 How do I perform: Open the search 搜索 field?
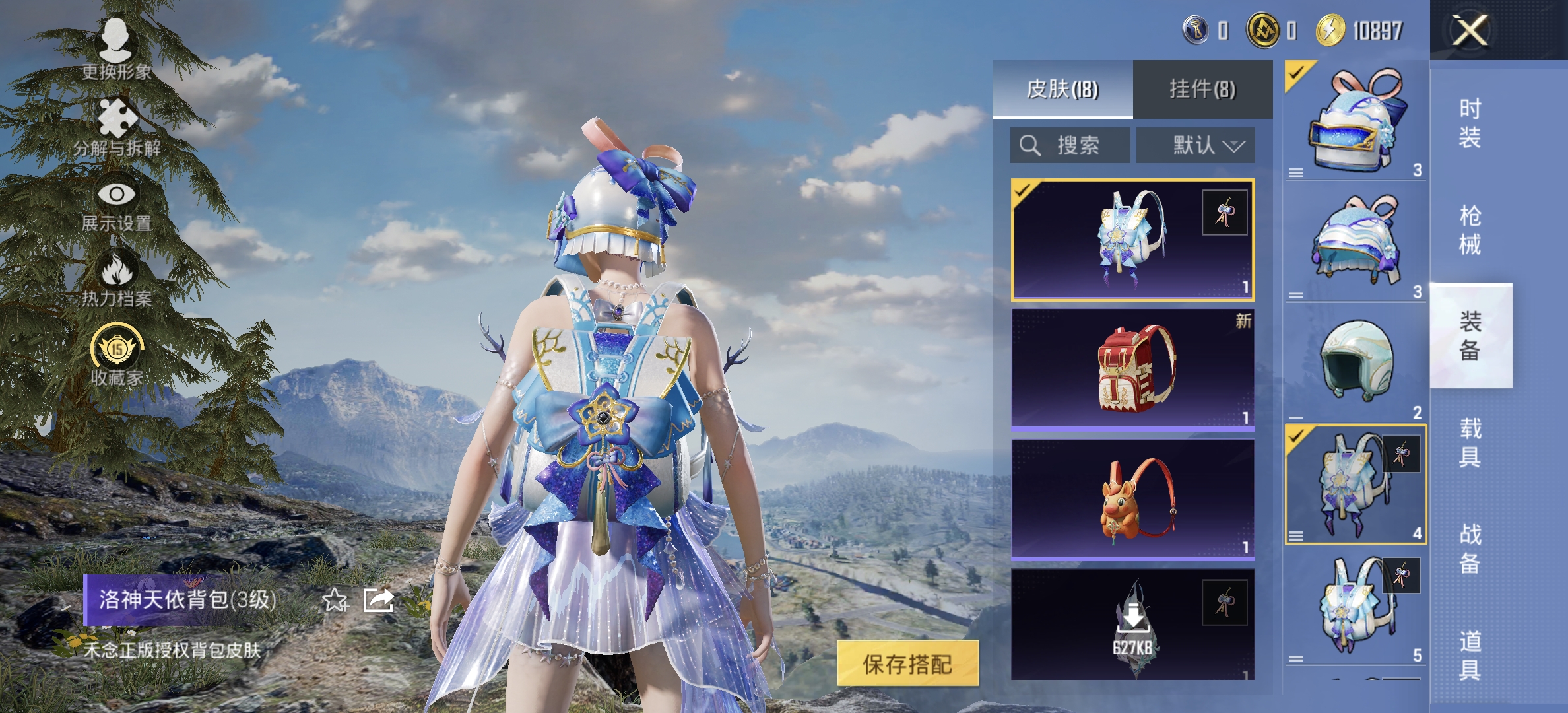click(1069, 146)
